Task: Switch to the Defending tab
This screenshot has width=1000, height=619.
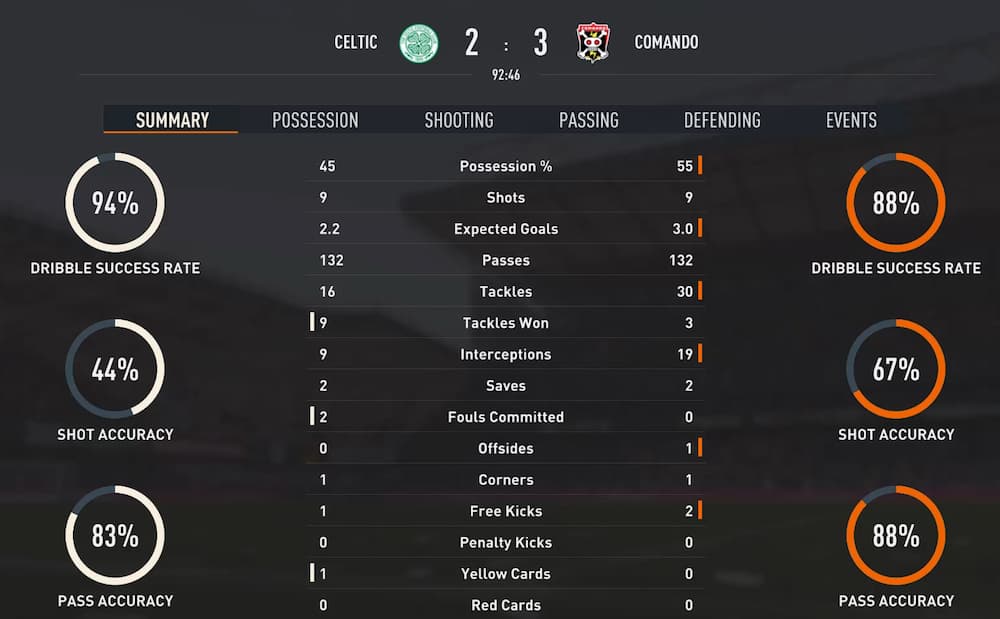Action: click(x=722, y=120)
